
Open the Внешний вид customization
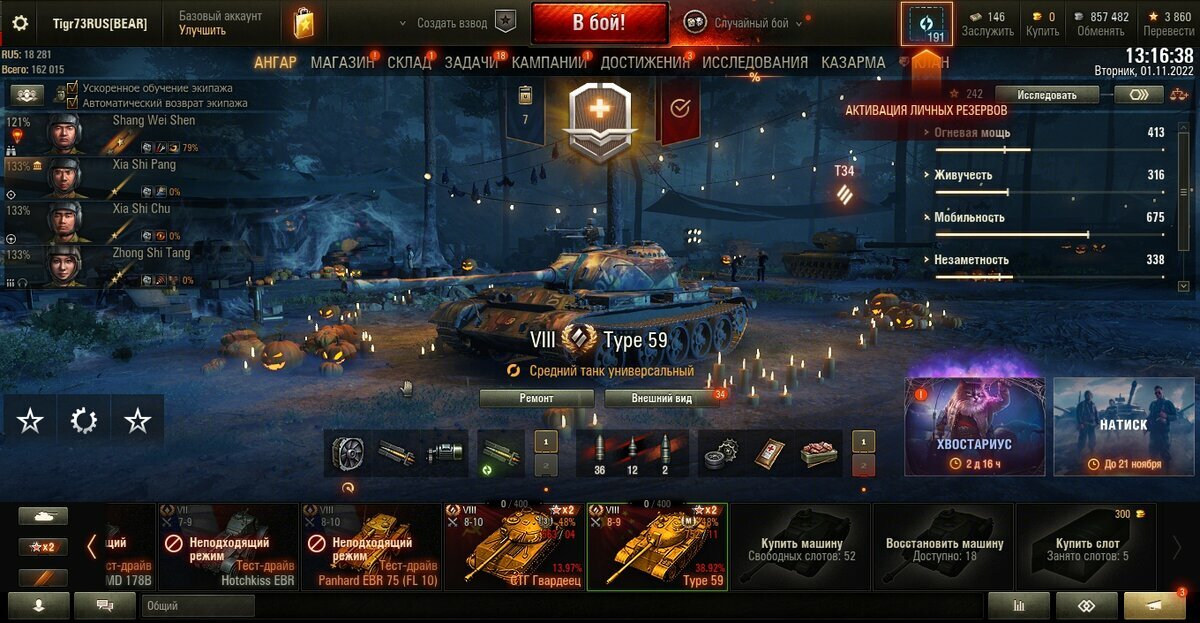point(662,398)
